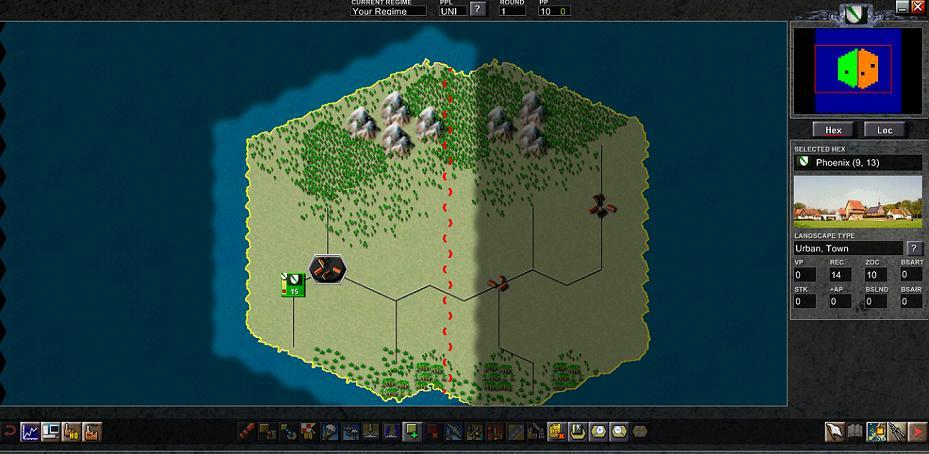Click the red undo arrow icon

(x=8, y=432)
